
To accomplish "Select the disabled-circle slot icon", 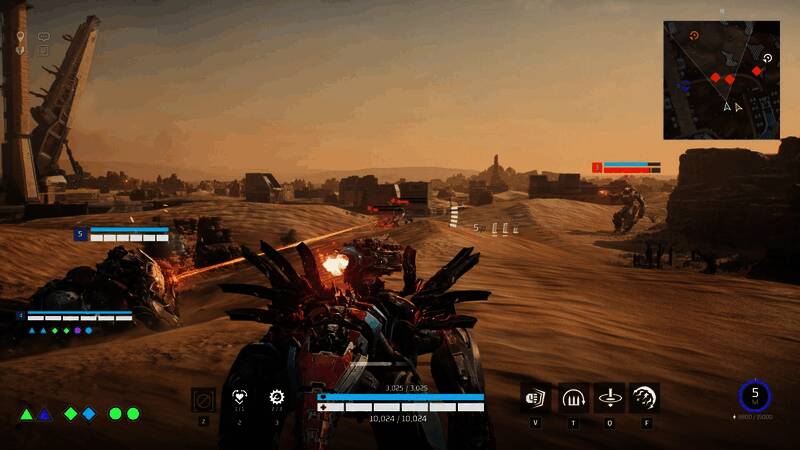I will point(203,399).
